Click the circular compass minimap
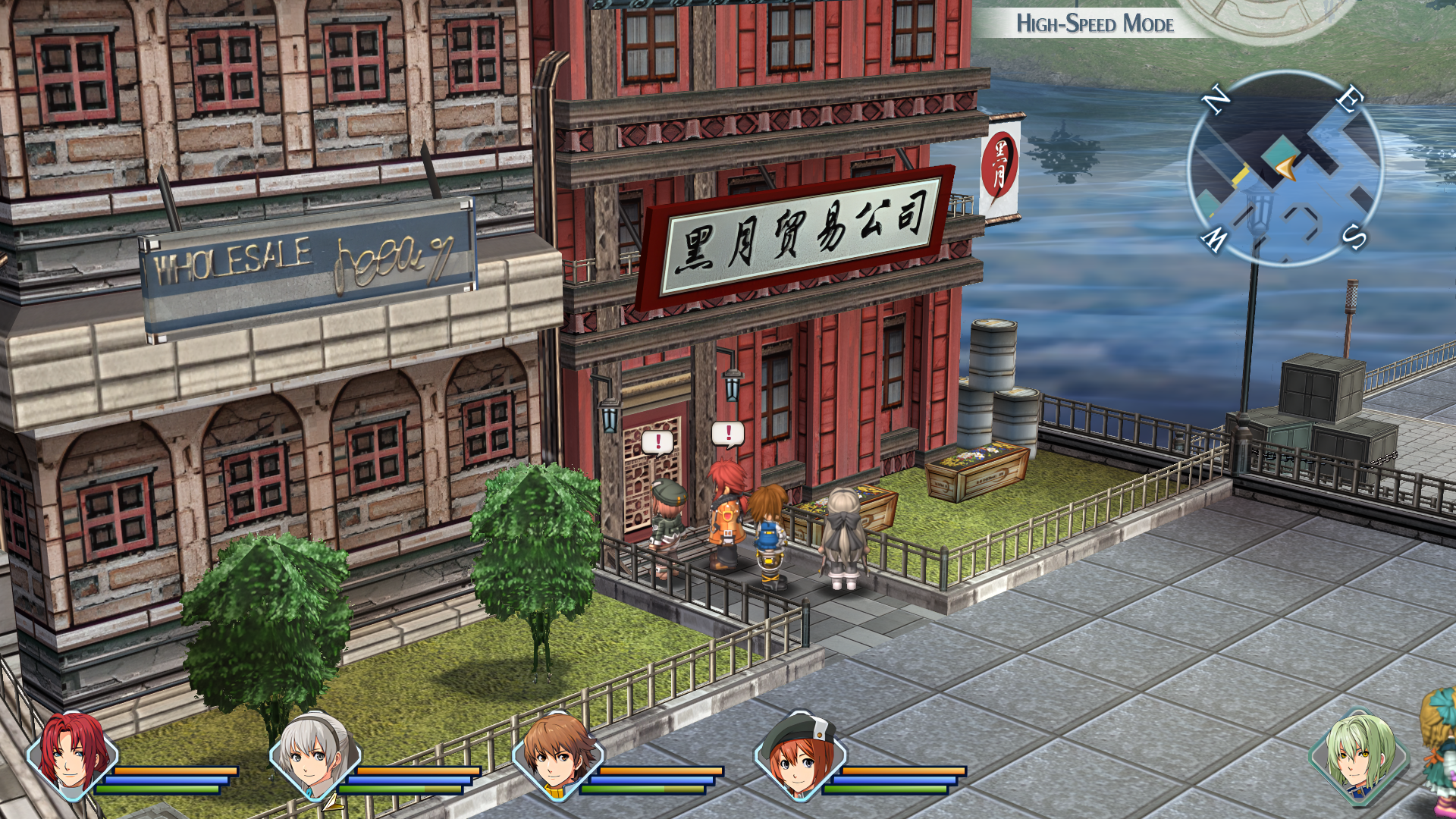The width and height of the screenshot is (1456, 819). tap(1285, 168)
